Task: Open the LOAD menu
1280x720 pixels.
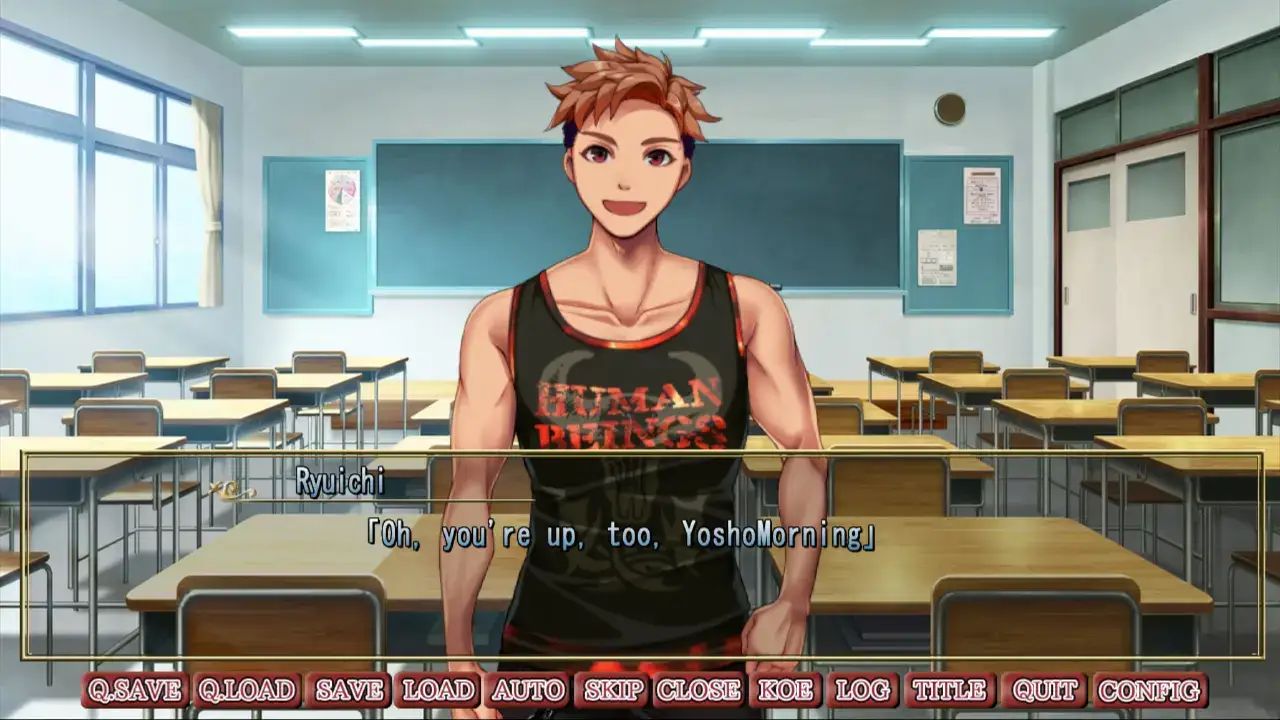Action: tap(438, 690)
